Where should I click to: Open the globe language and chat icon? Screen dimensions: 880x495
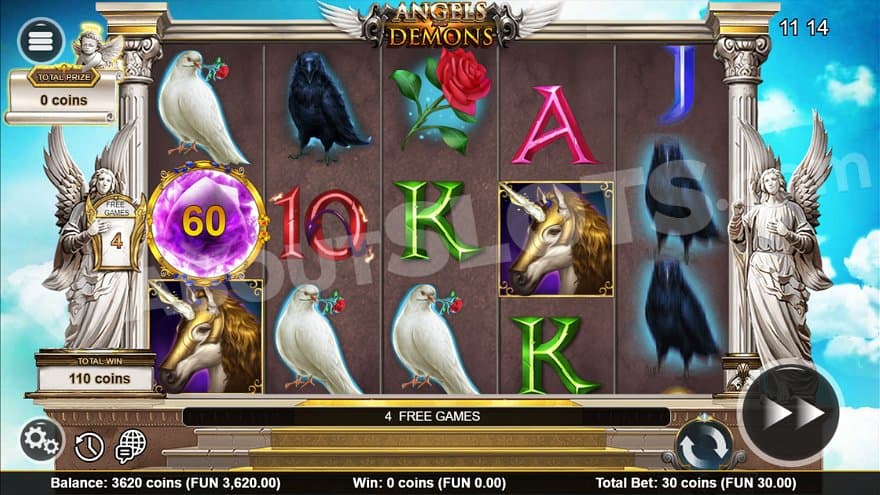tap(130, 446)
